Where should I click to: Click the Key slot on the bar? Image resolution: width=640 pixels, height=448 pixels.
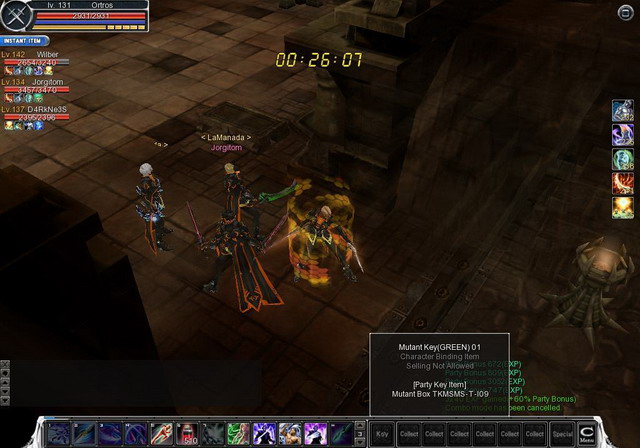coord(382,434)
